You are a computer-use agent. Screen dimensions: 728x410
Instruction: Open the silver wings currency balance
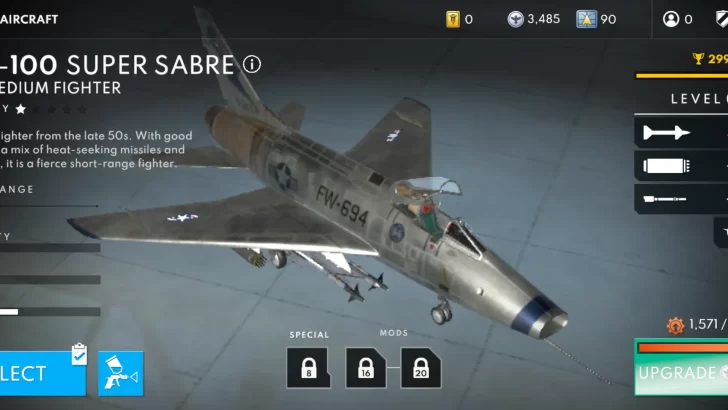[533, 19]
